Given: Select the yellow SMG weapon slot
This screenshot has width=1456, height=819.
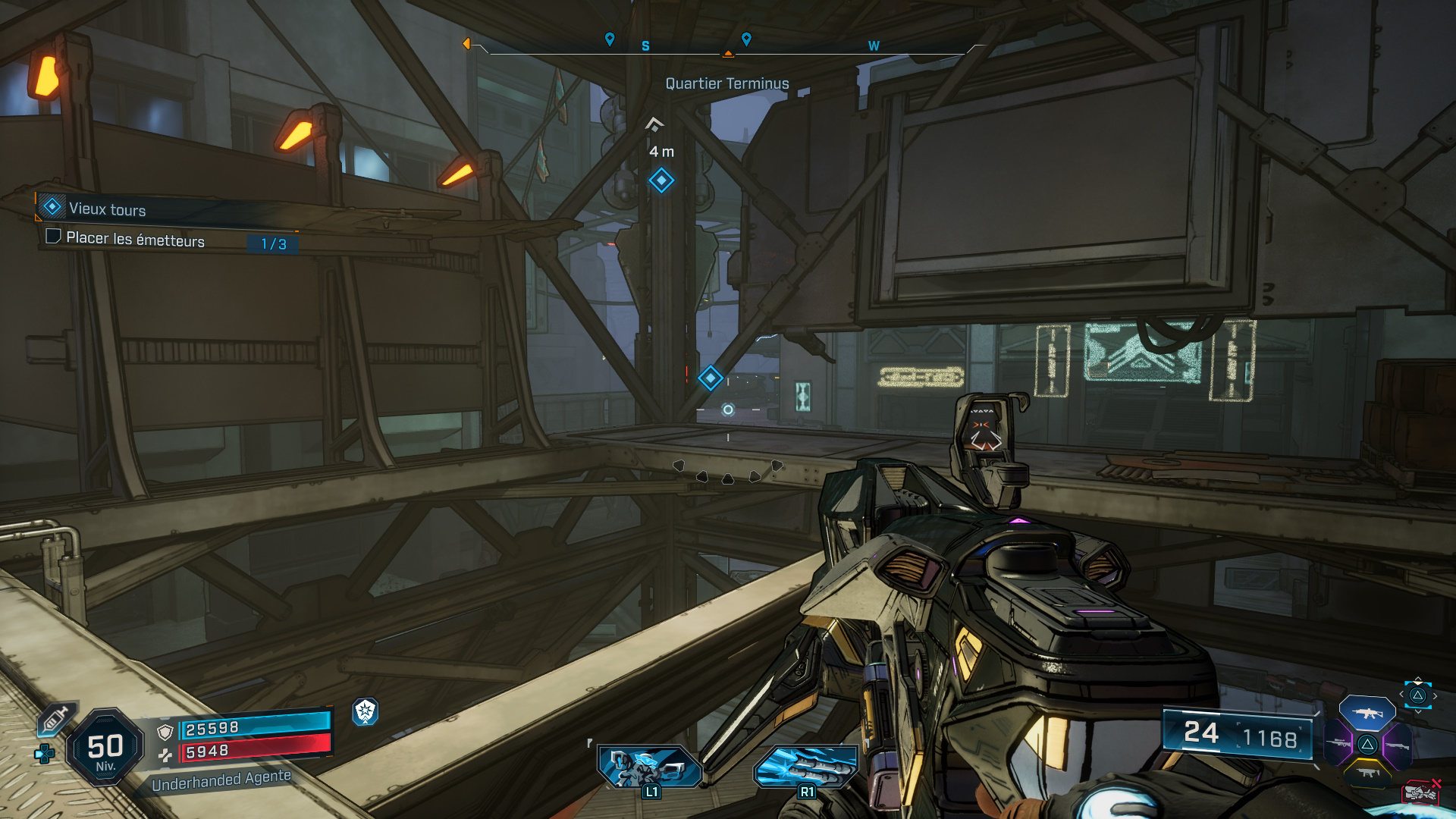Looking at the screenshot, I should [x=1367, y=773].
